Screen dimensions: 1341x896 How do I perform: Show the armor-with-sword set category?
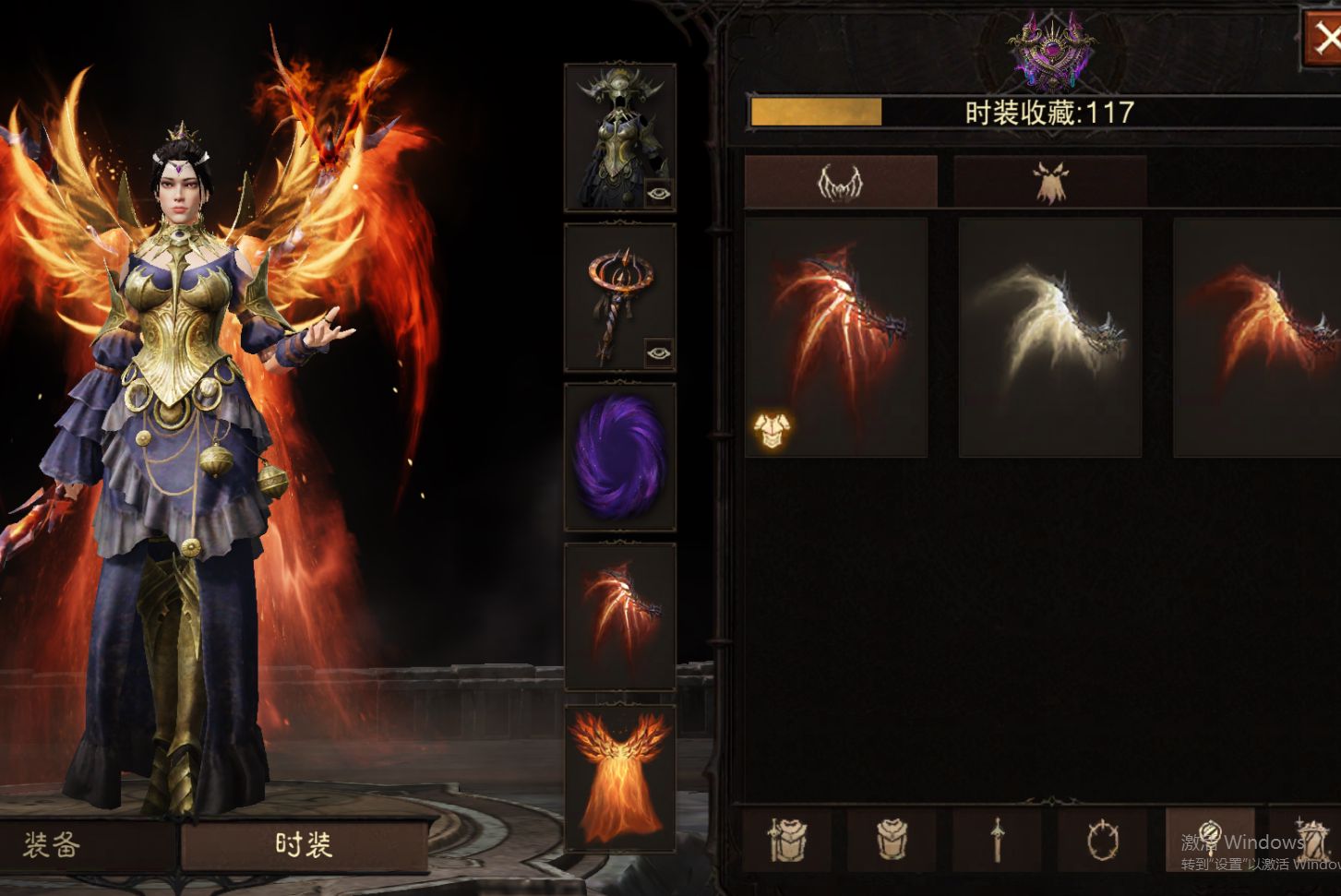pyautogui.click(x=787, y=840)
